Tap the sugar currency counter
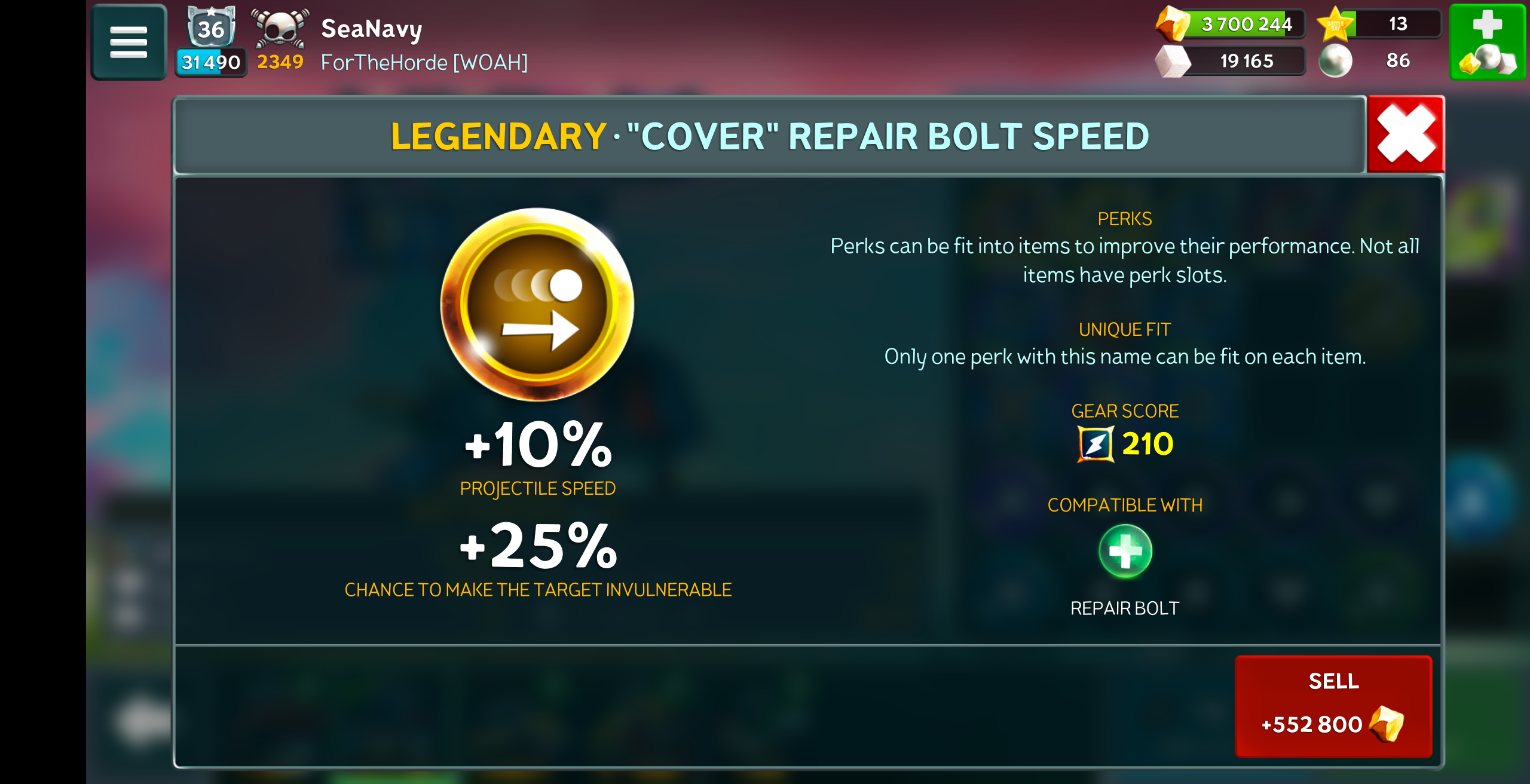1530x784 pixels. [x=1231, y=61]
